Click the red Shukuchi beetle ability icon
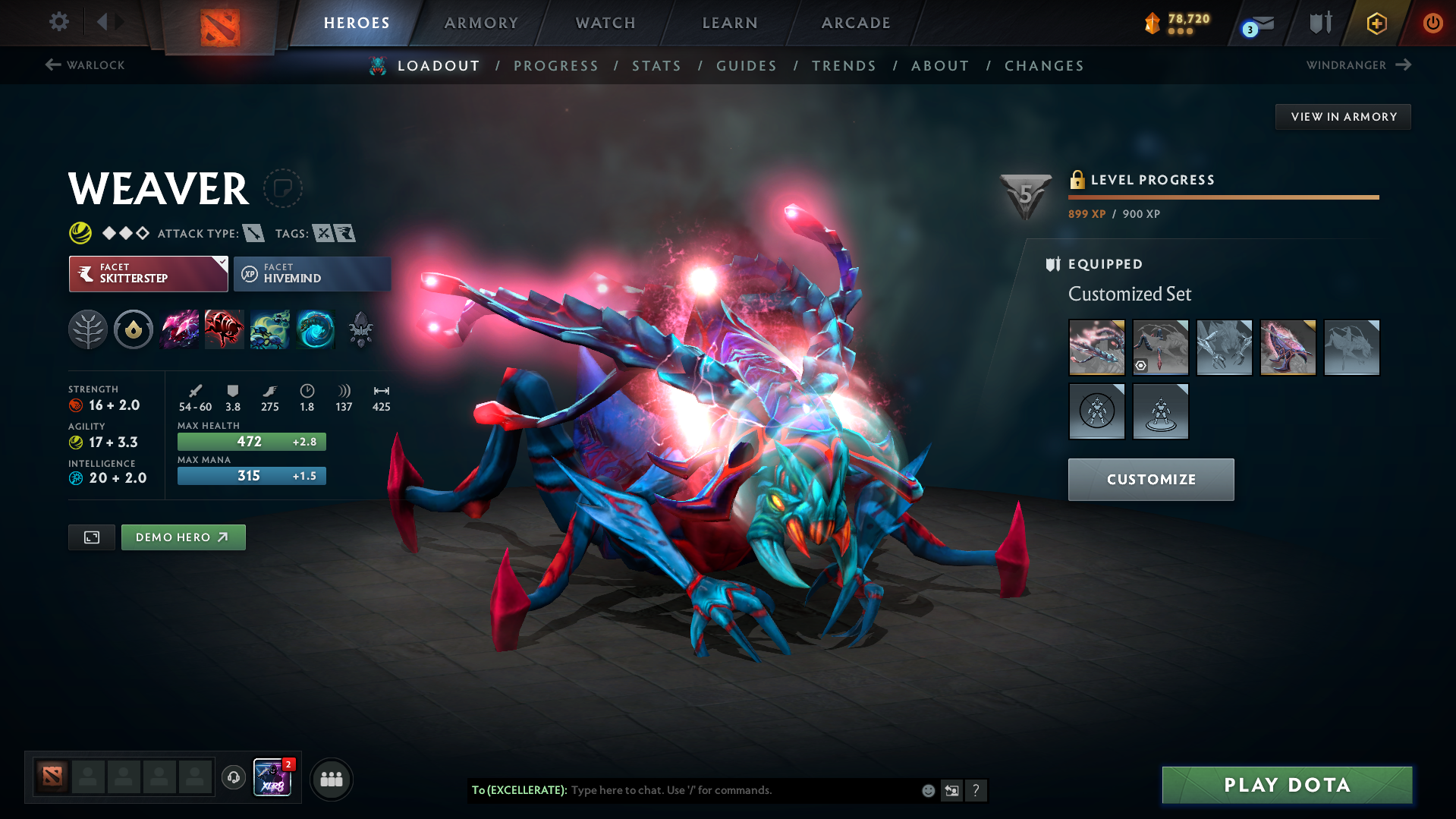Screen dimensions: 1456x819 (225, 329)
